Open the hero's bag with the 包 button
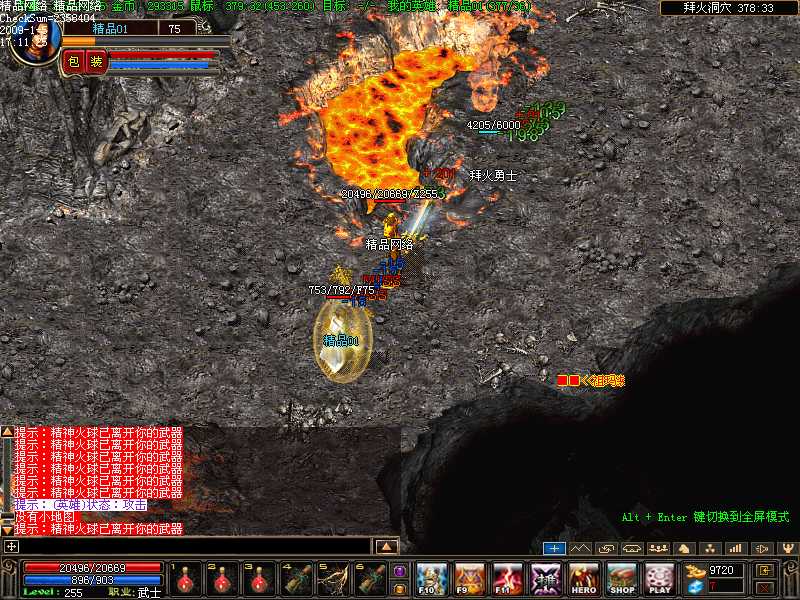Image resolution: width=800 pixels, height=600 pixels. click(x=74, y=62)
